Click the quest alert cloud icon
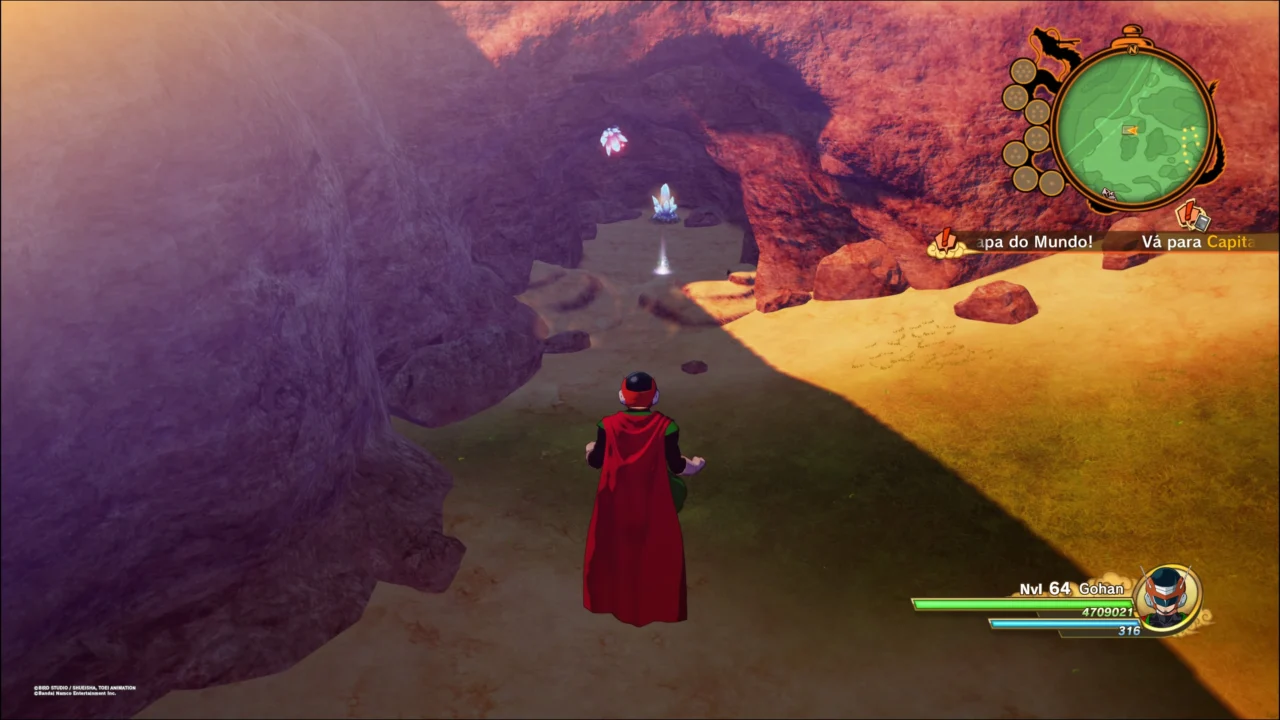 [x=944, y=243]
